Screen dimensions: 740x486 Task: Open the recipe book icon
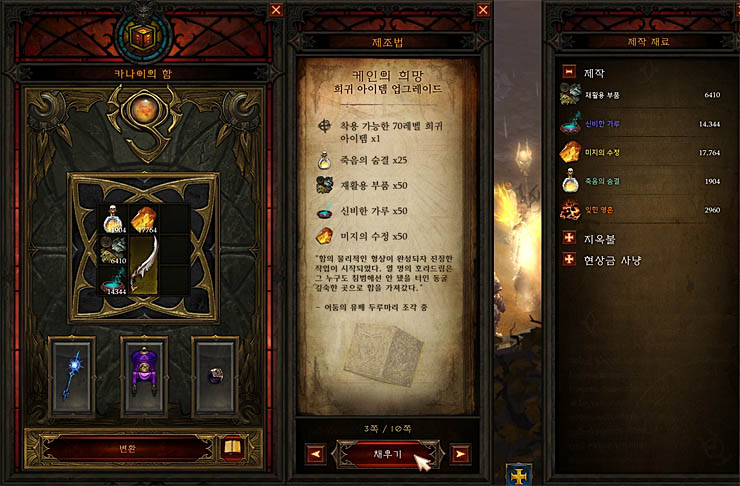coord(233,447)
